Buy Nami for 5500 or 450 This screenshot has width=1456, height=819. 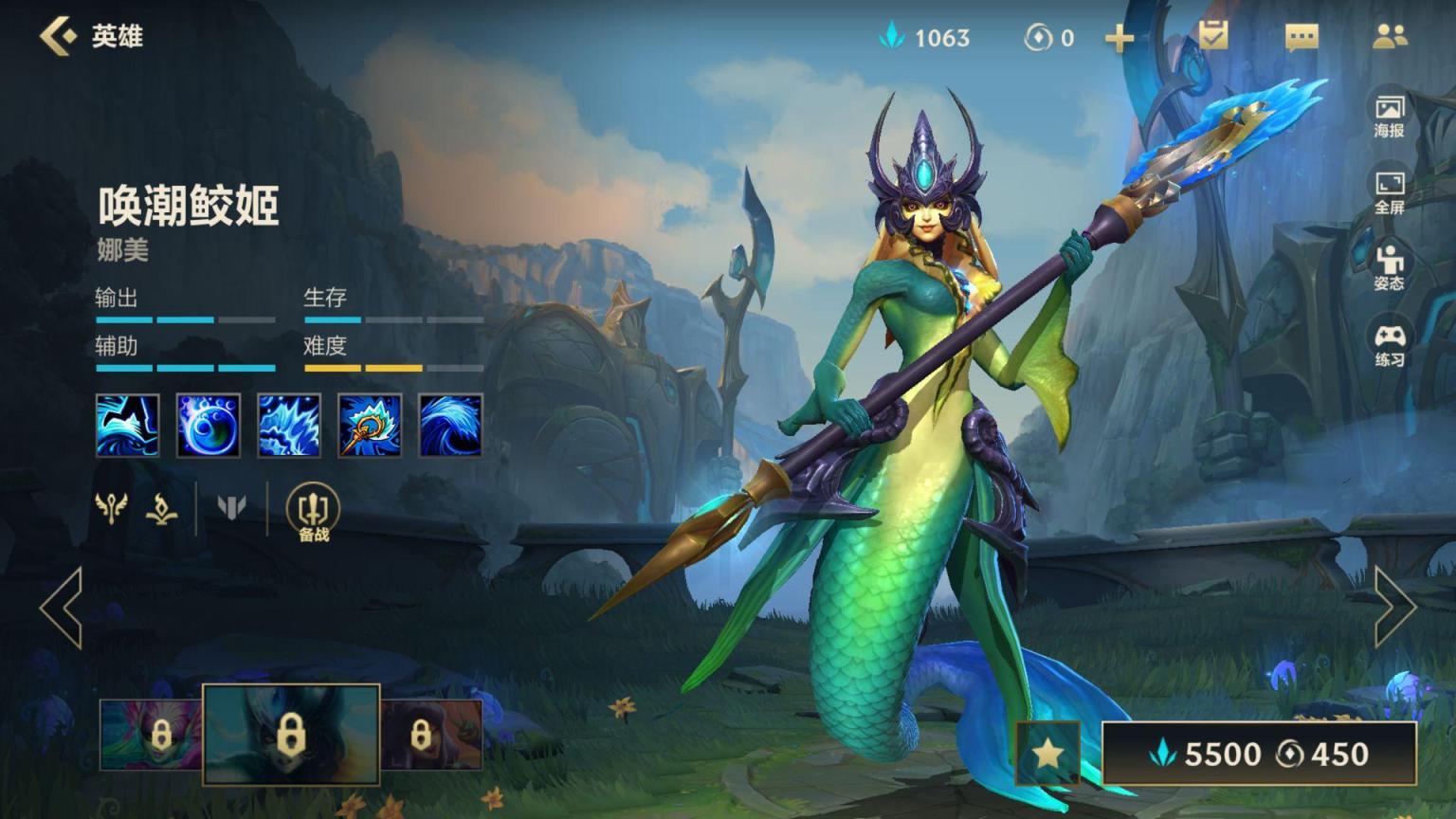click(x=1259, y=754)
